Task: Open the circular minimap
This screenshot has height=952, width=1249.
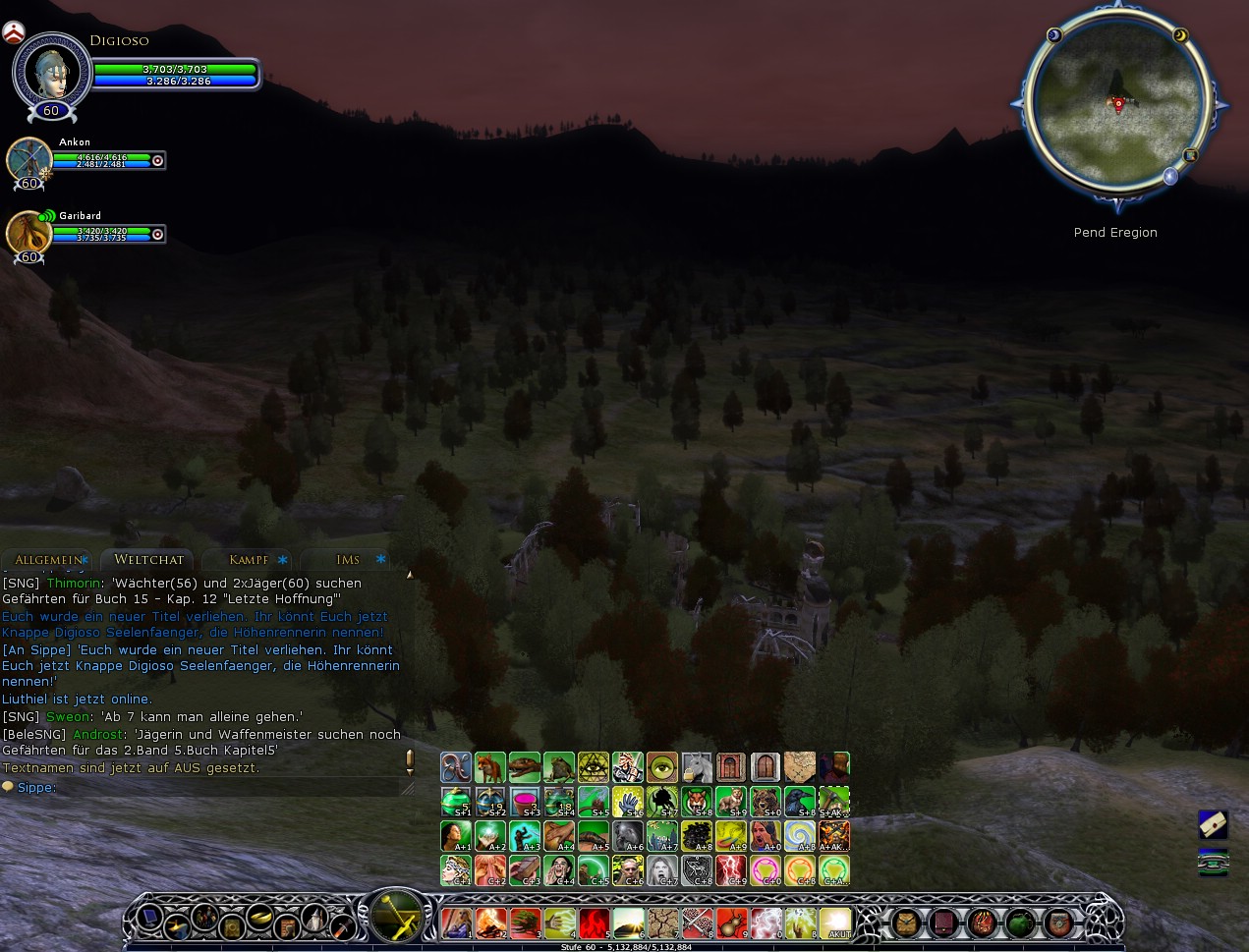Action: click(1116, 105)
